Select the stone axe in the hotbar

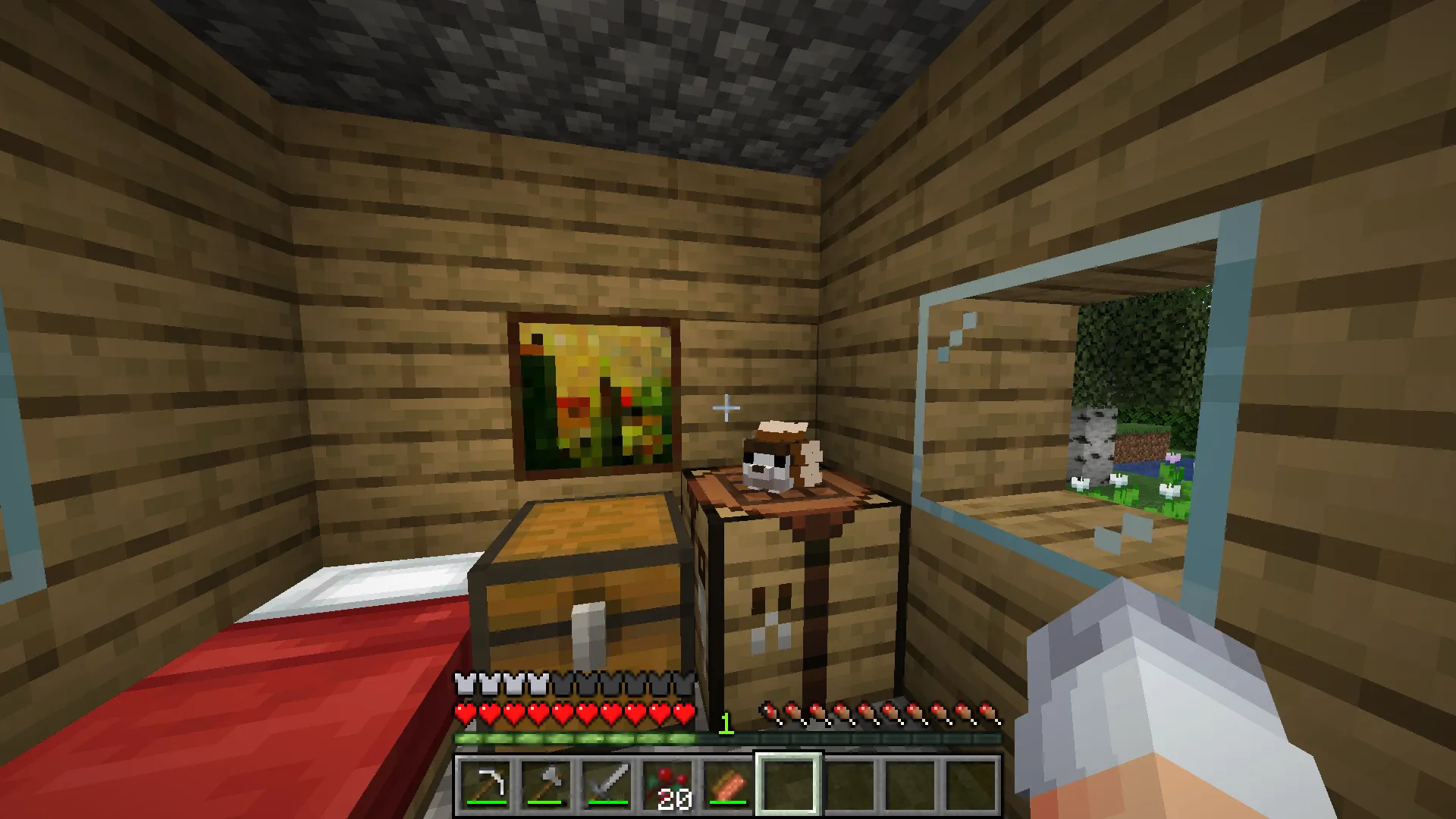coord(546,785)
